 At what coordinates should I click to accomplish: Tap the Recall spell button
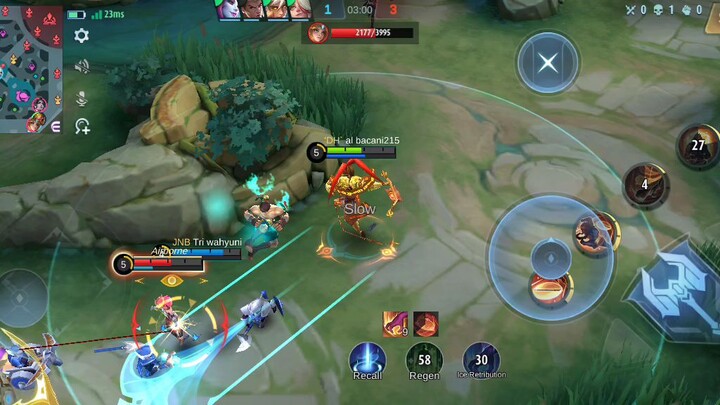click(367, 360)
